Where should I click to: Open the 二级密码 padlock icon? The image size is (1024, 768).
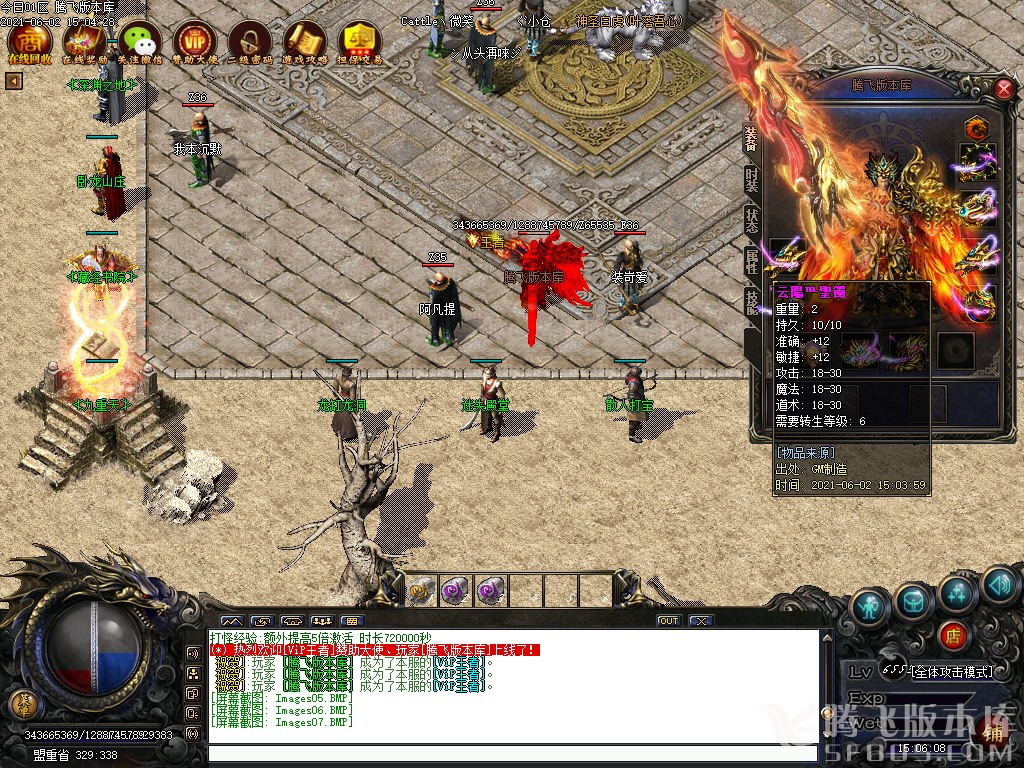pyautogui.click(x=249, y=41)
